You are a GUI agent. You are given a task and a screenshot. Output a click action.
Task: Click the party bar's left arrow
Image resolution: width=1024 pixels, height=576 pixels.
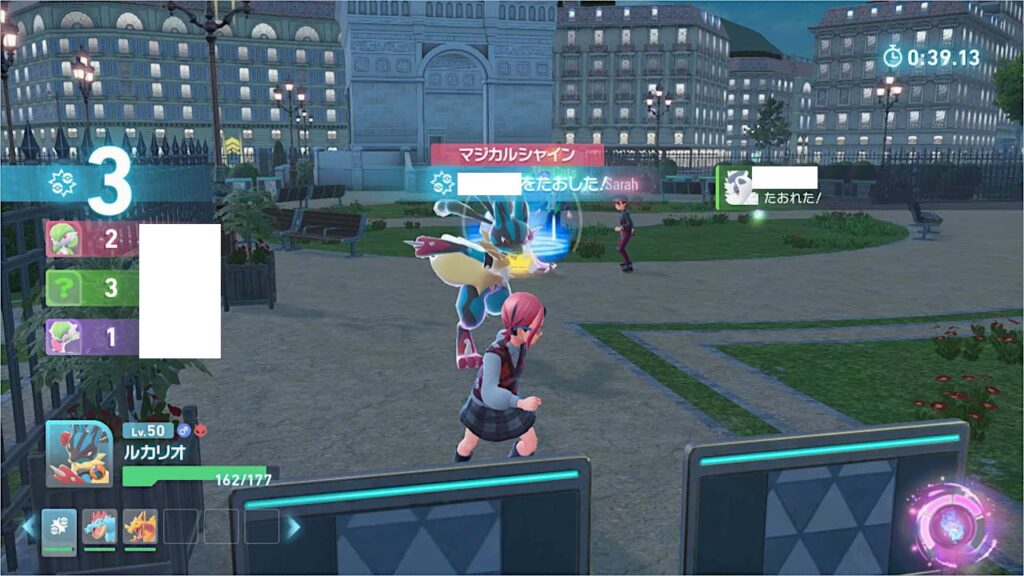[27, 526]
